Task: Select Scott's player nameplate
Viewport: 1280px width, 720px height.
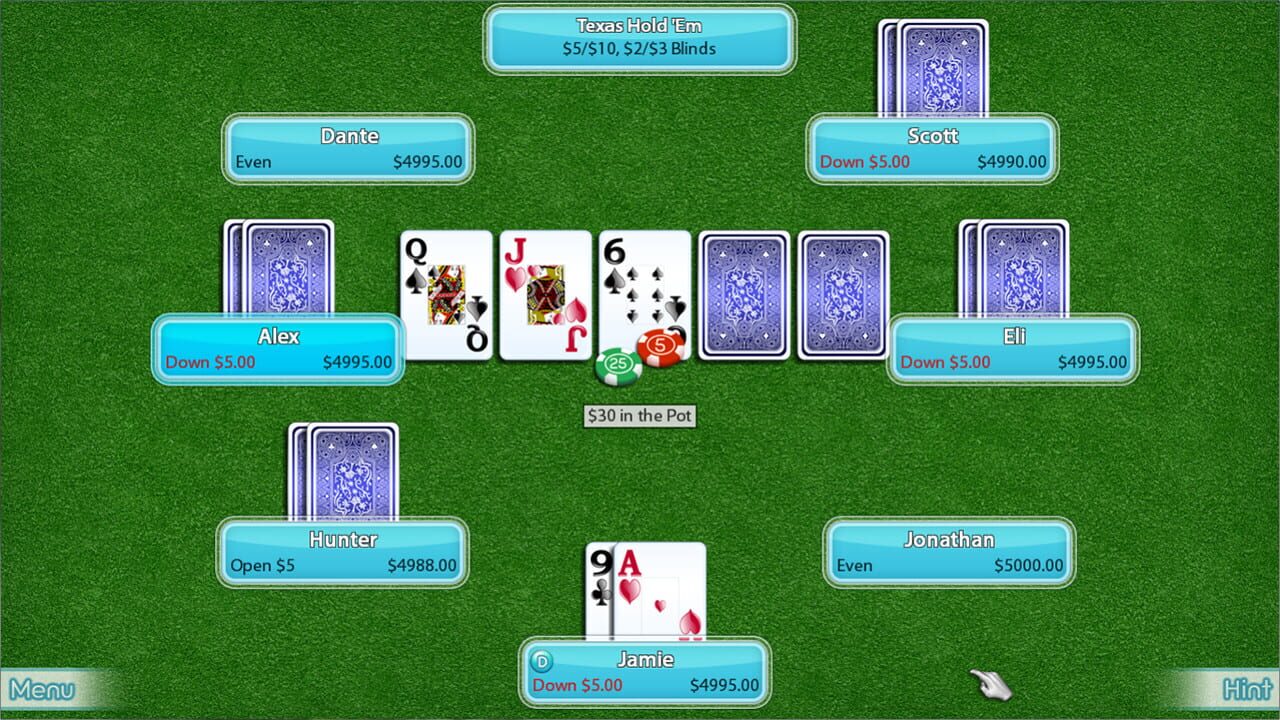Action: (932, 148)
